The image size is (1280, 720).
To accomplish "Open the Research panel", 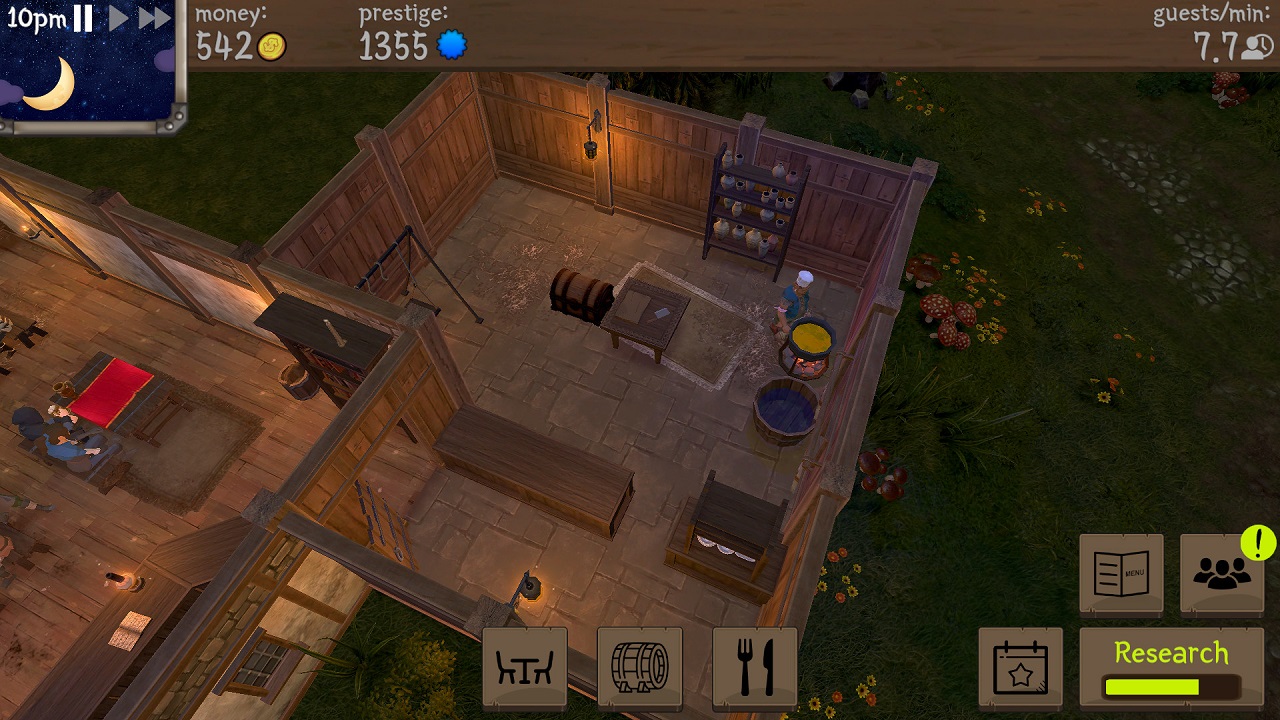I will pyautogui.click(x=1171, y=668).
